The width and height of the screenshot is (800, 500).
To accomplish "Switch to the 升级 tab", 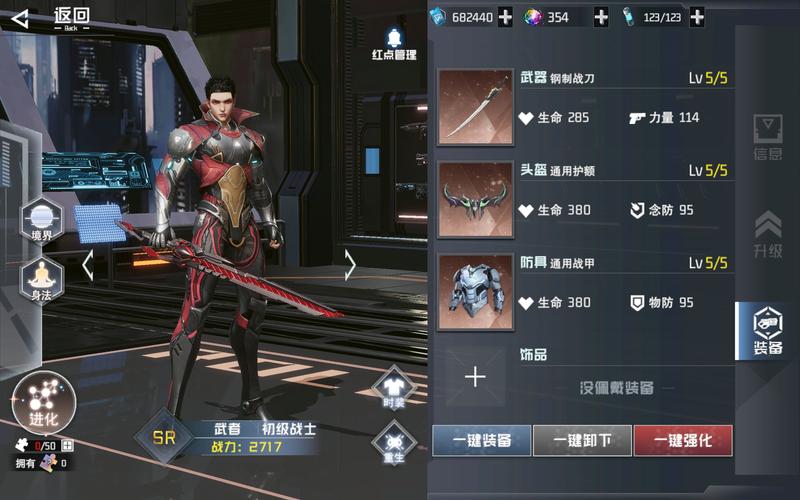I will (768, 234).
